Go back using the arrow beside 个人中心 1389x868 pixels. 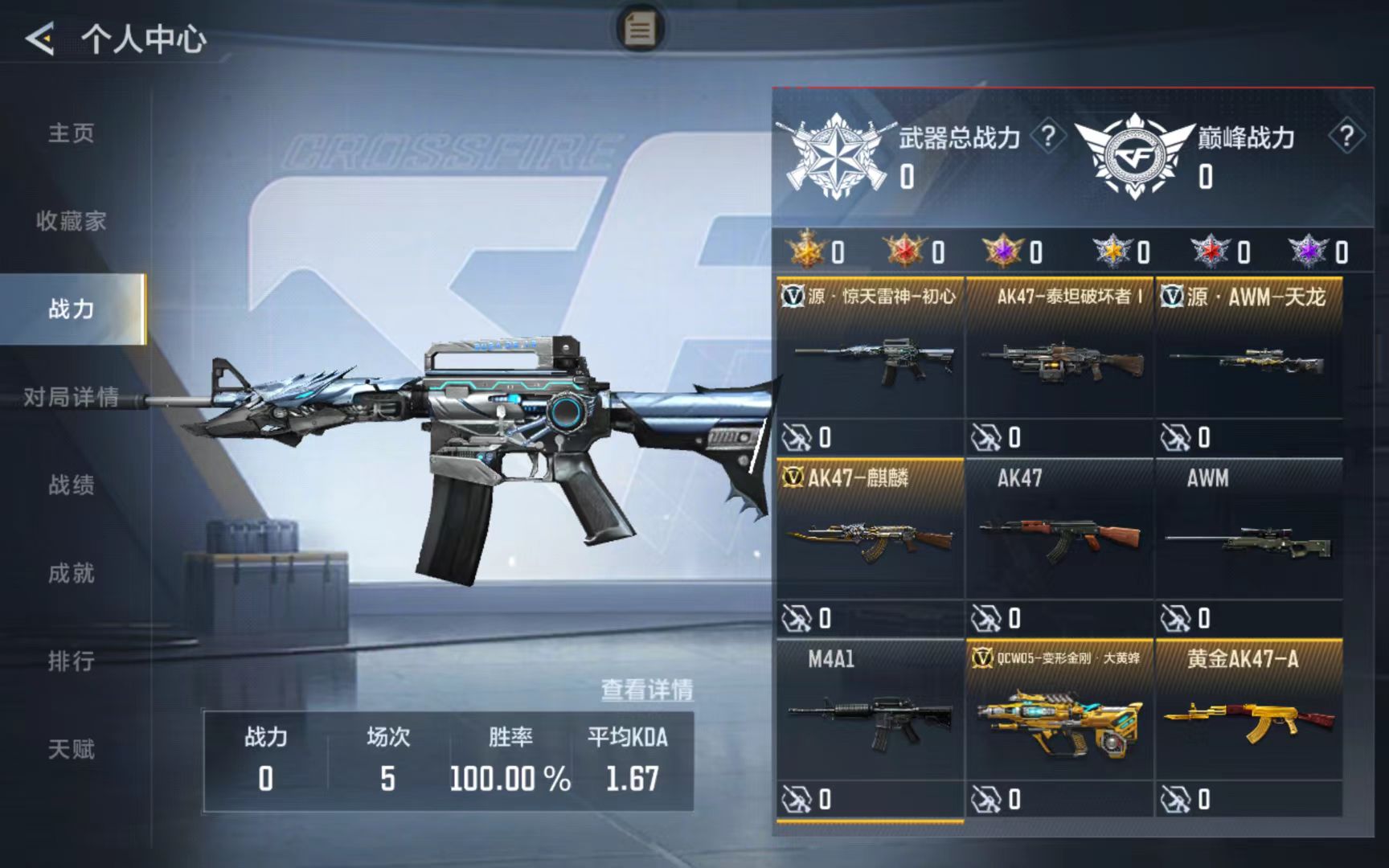40,39
